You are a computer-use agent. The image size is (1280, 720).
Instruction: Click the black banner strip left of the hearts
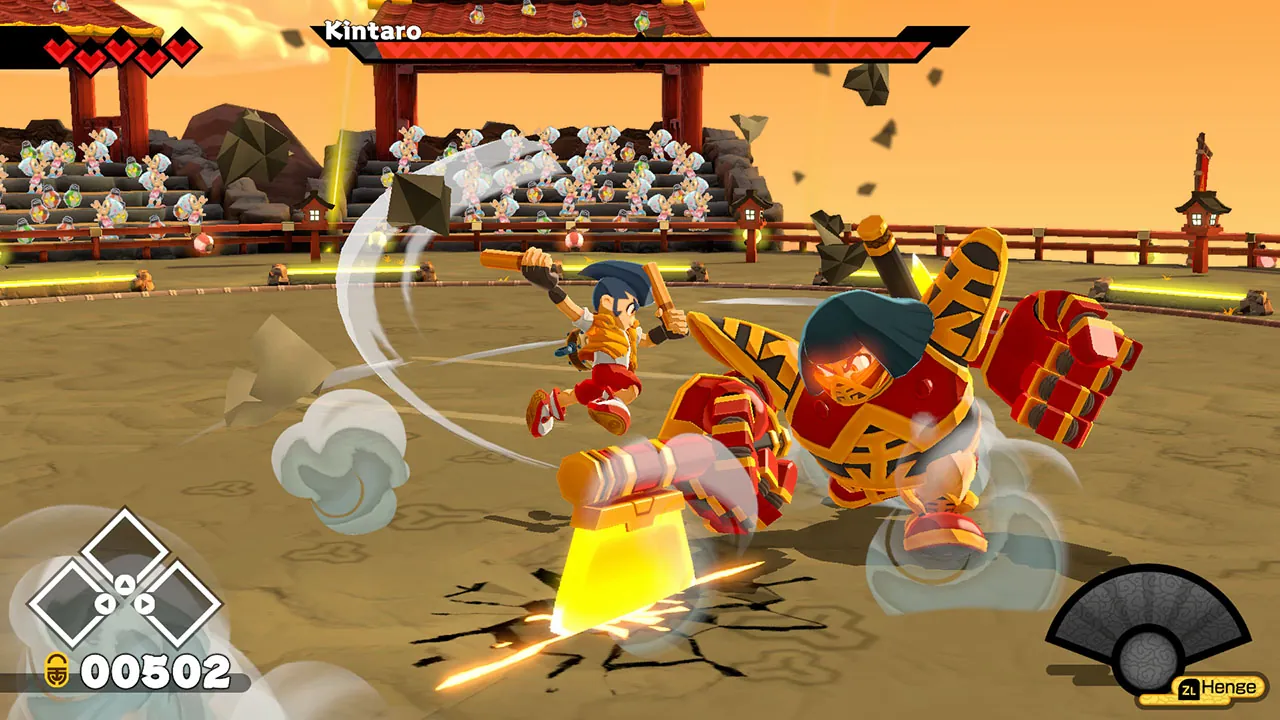(20, 46)
